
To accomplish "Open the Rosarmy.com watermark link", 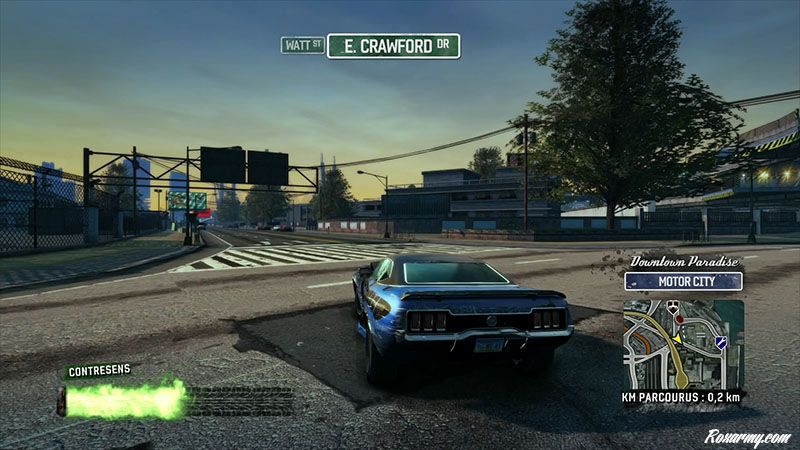I will coord(745,436).
